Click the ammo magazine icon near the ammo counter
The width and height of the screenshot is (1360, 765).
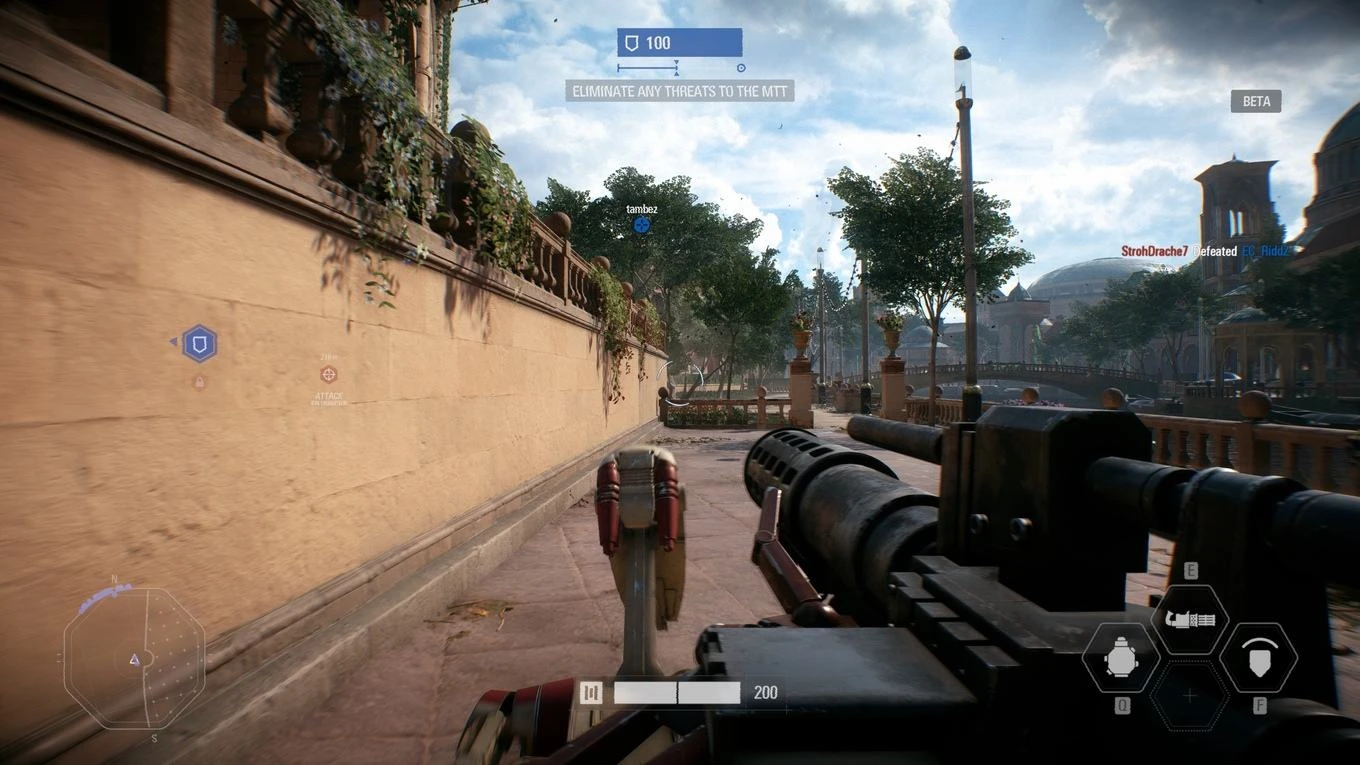590,691
